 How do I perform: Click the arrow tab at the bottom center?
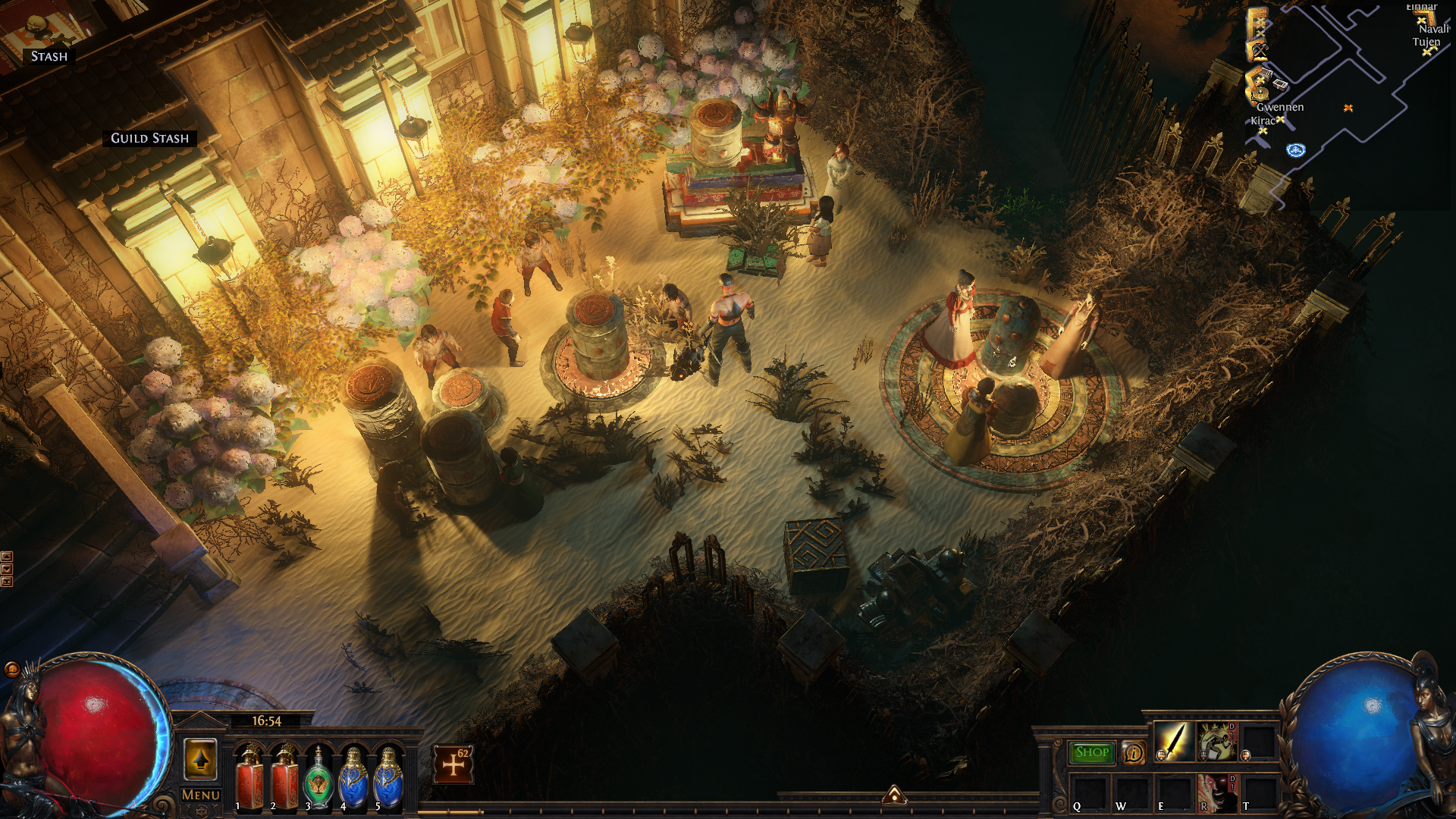894,795
